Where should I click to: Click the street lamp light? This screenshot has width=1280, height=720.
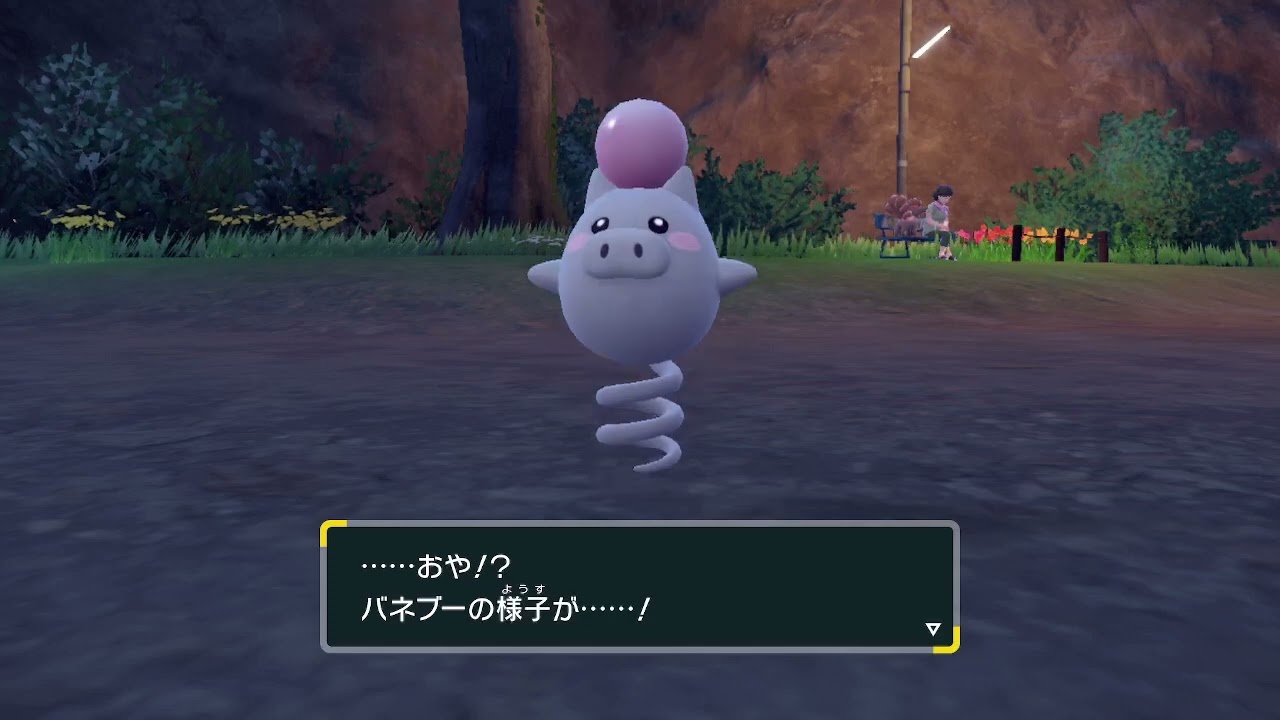tap(931, 39)
